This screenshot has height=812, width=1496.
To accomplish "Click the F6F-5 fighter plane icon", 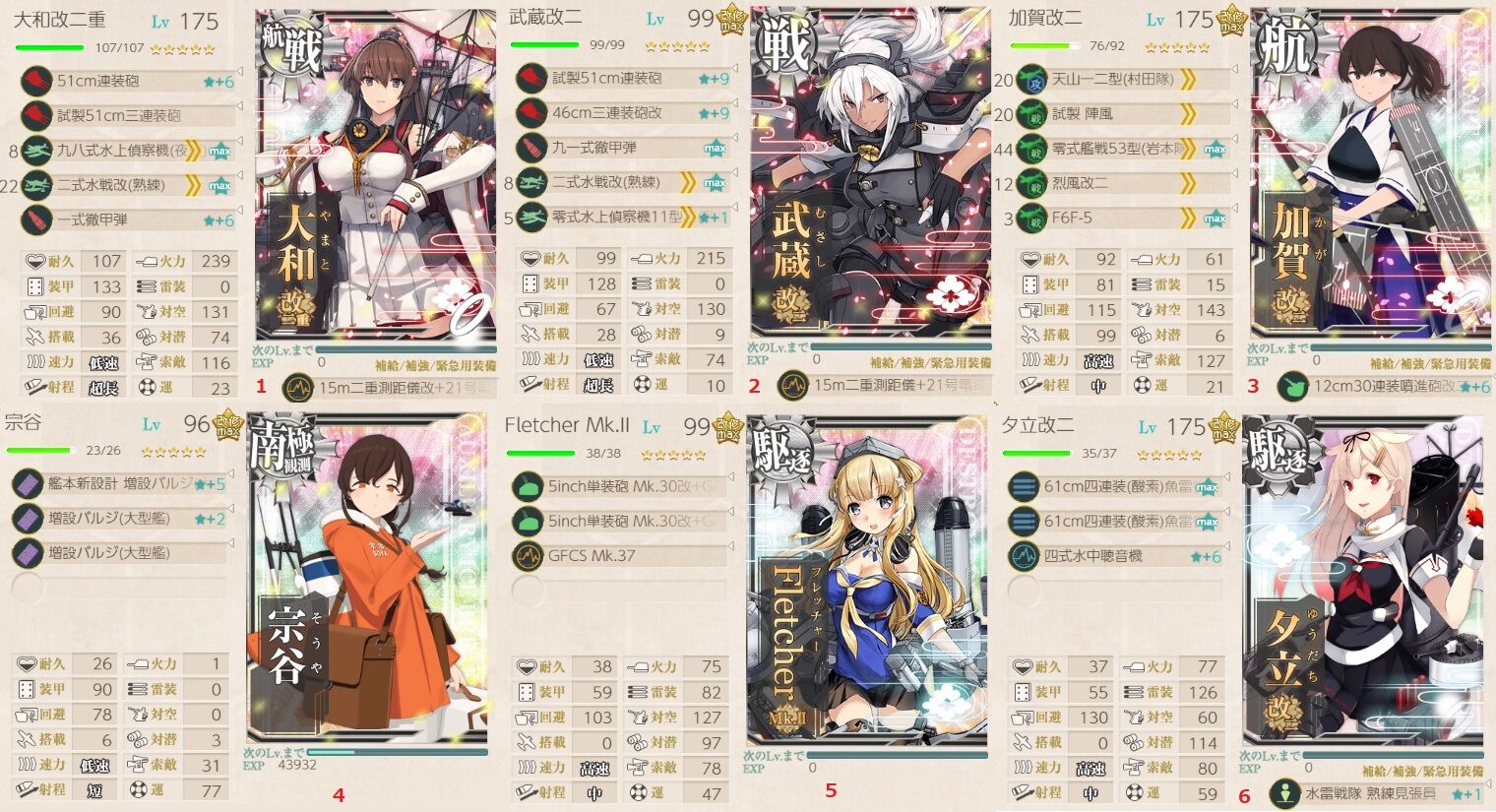I will (x=1031, y=217).
